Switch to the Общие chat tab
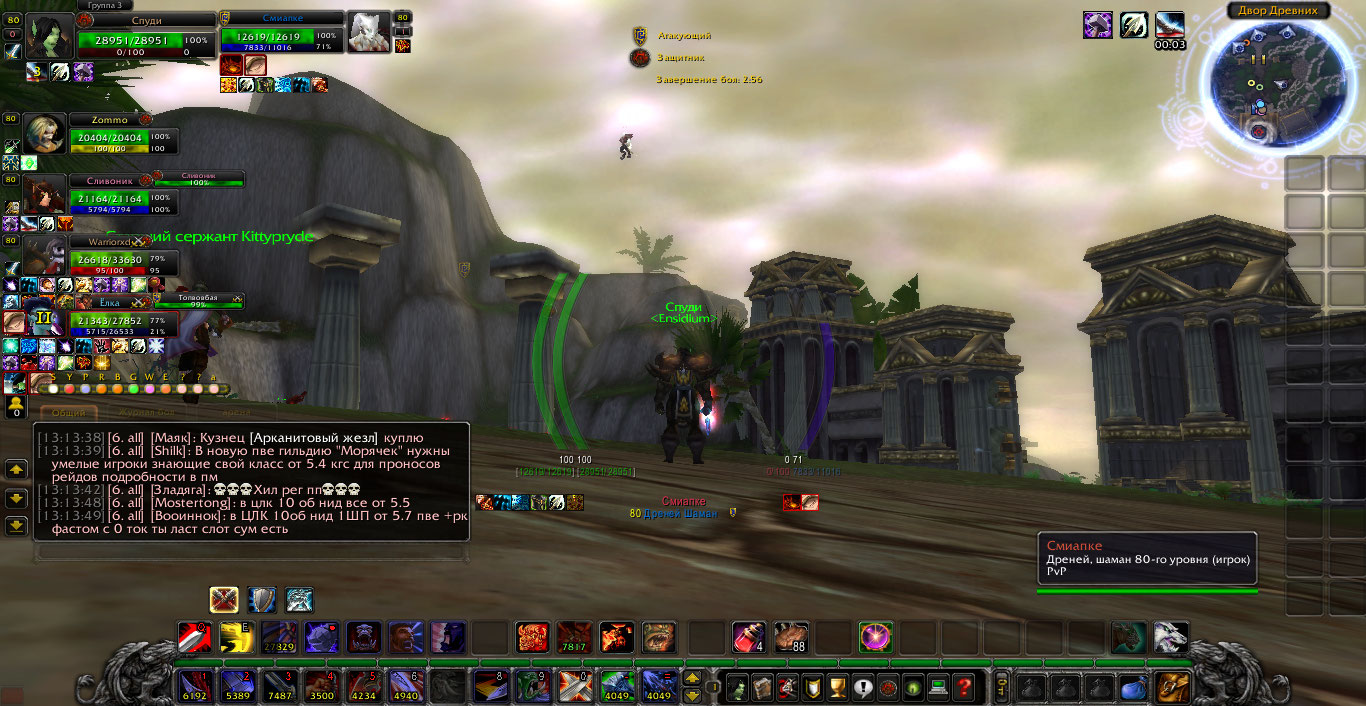Image resolution: width=1366 pixels, height=706 pixels. (x=68, y=412)
